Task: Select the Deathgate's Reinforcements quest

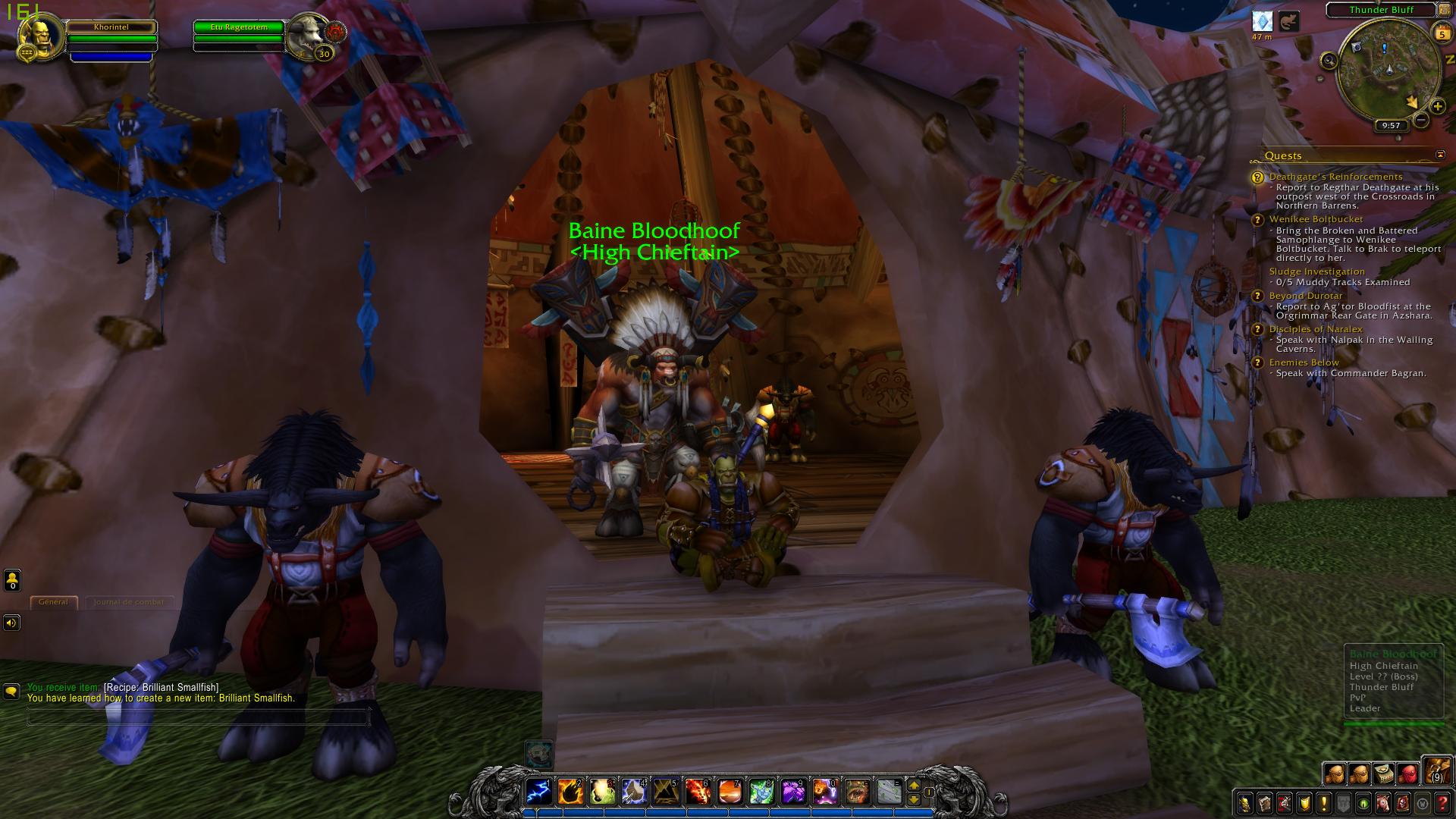Action: pyautogui.click(x=1335, y=177)
